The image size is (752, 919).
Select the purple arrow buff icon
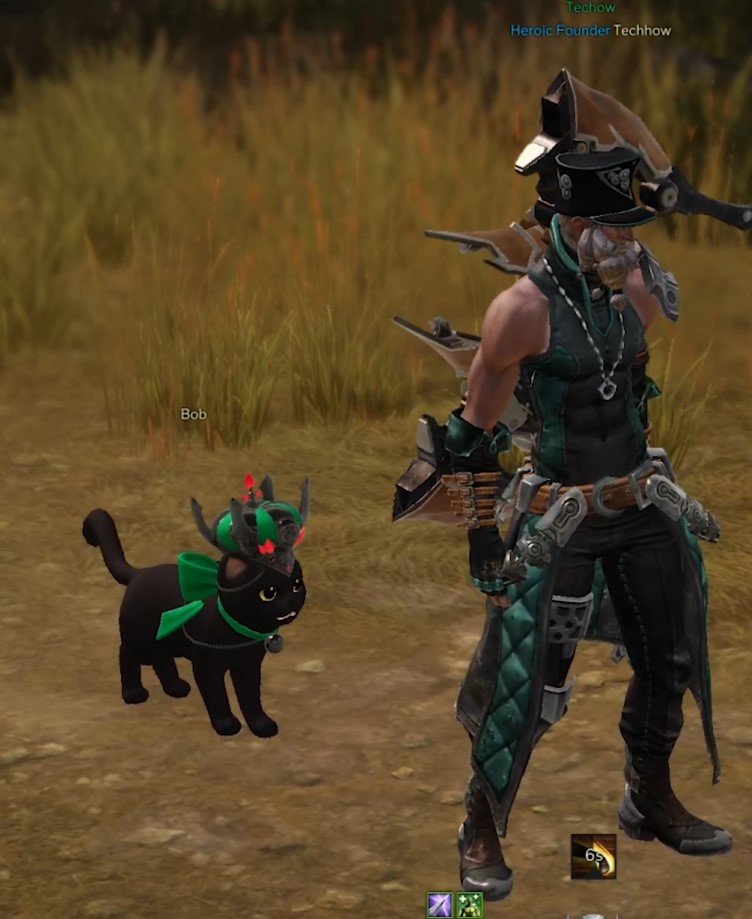click(x=439, y=906)
